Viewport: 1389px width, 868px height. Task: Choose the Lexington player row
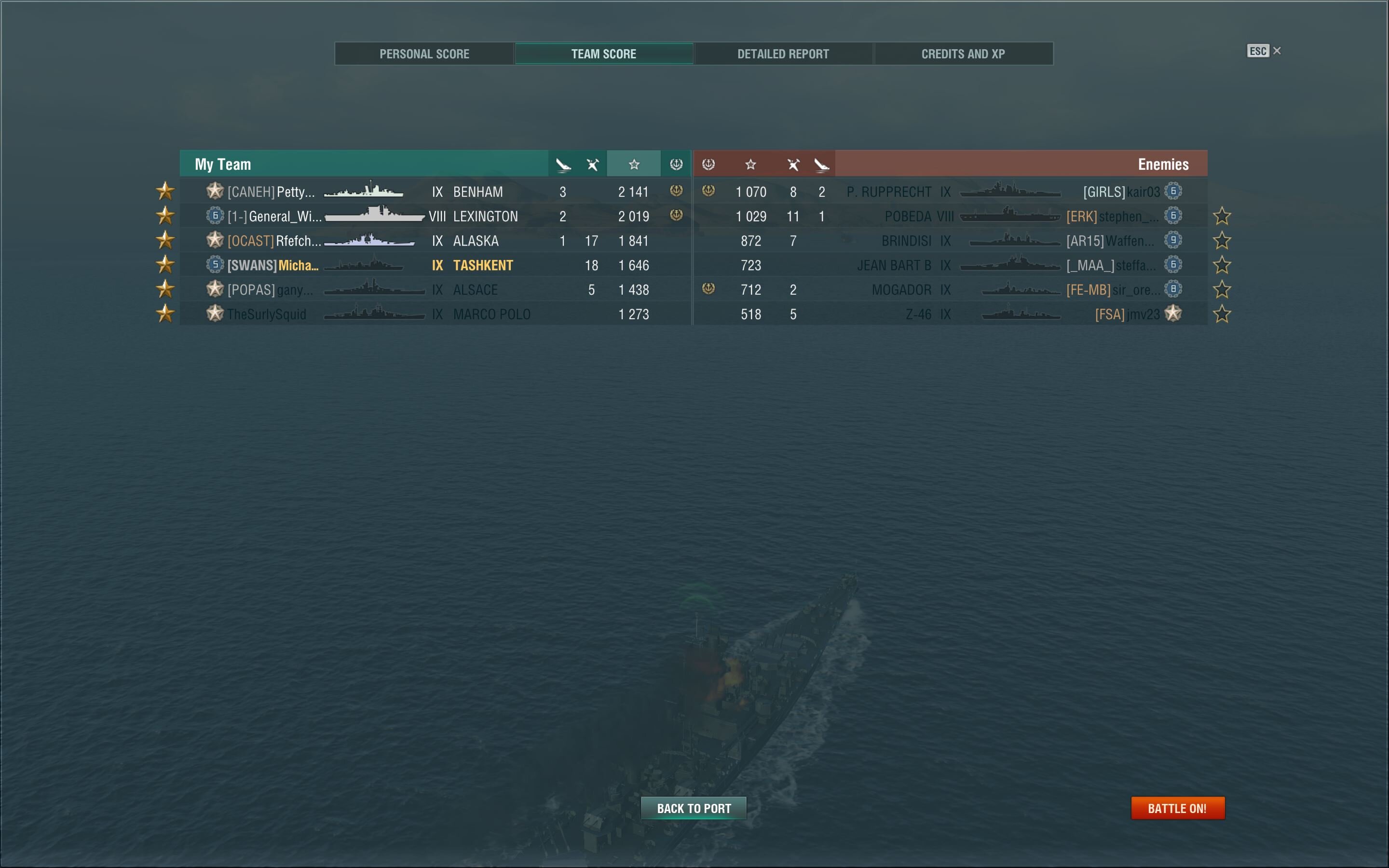pos(435,217)
